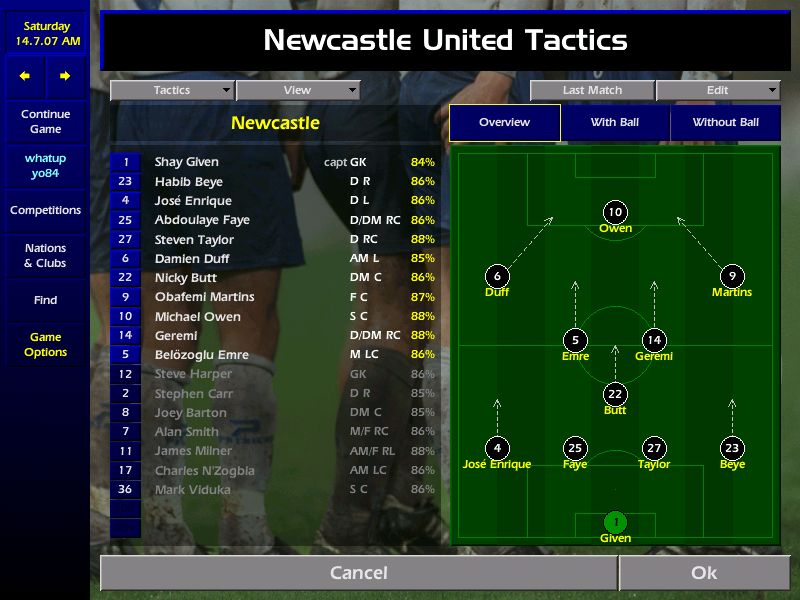Open the Tactics dropdown menu
Viewport: 800px width, 600px height.
[x=172, y=90]
